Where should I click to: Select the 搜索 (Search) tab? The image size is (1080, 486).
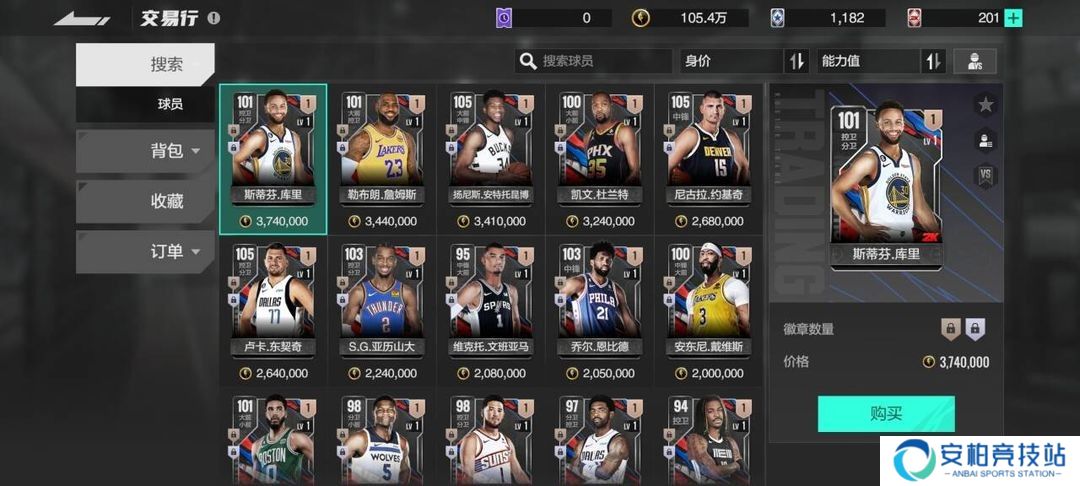pos(145,64)
